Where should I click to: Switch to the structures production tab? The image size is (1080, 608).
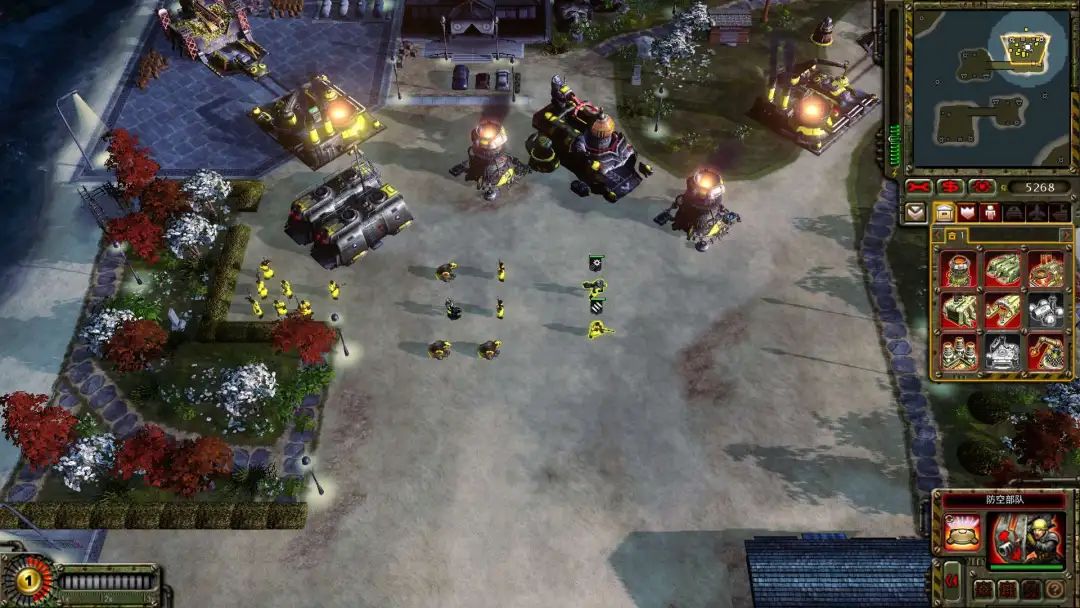point(944,212)
